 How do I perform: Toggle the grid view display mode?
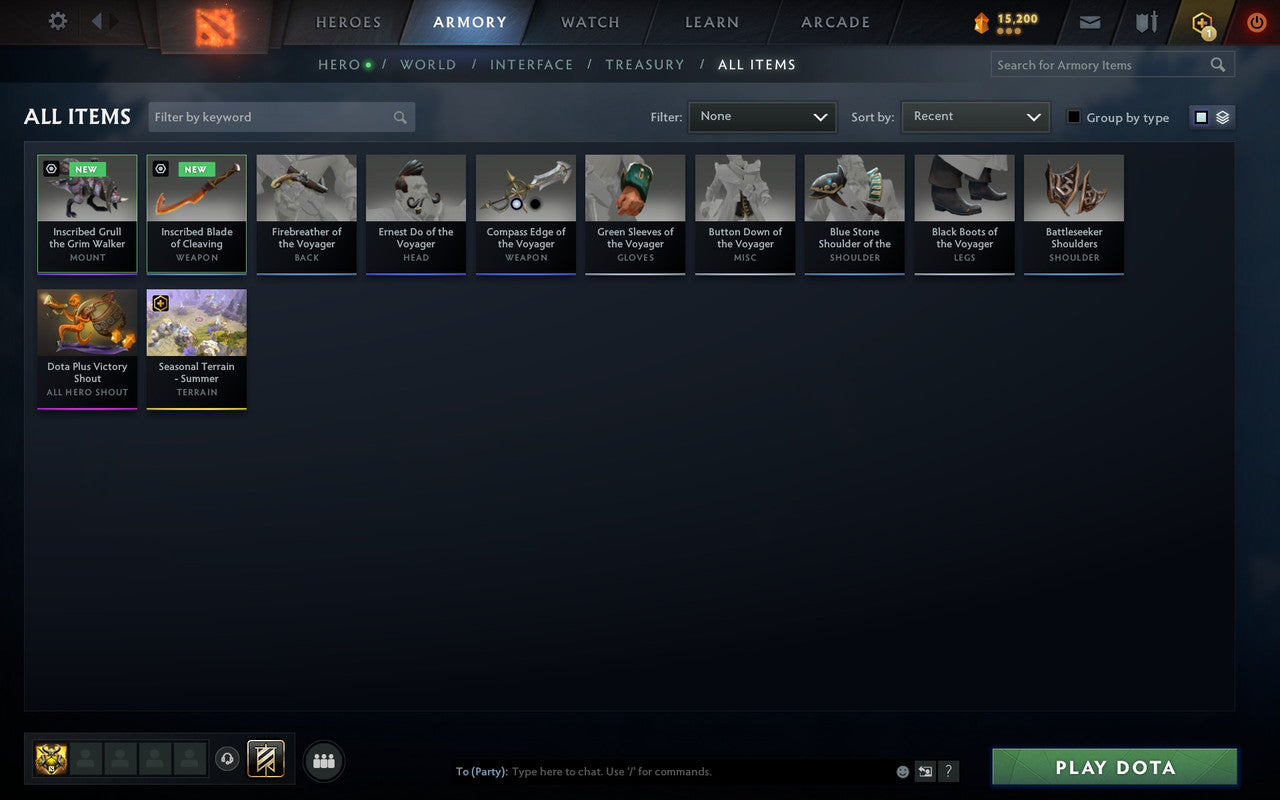point(1201,117)
